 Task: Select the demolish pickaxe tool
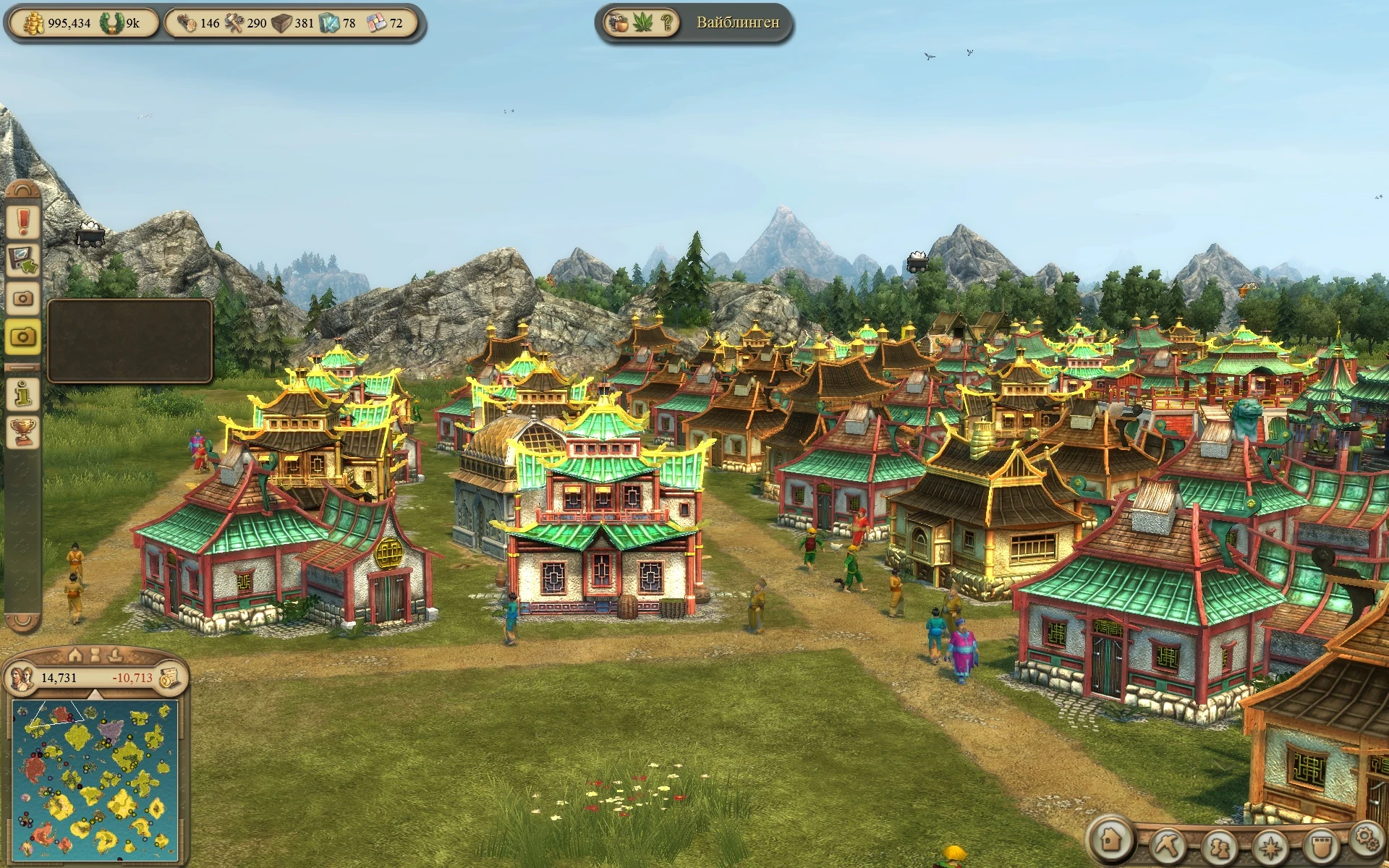coord(1168,846)
